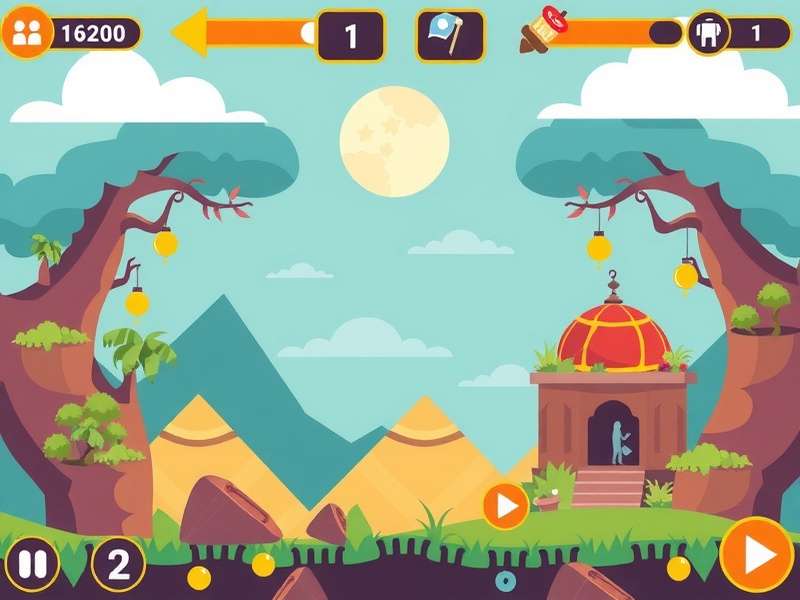Select the robot character icon

coord(708,33)
